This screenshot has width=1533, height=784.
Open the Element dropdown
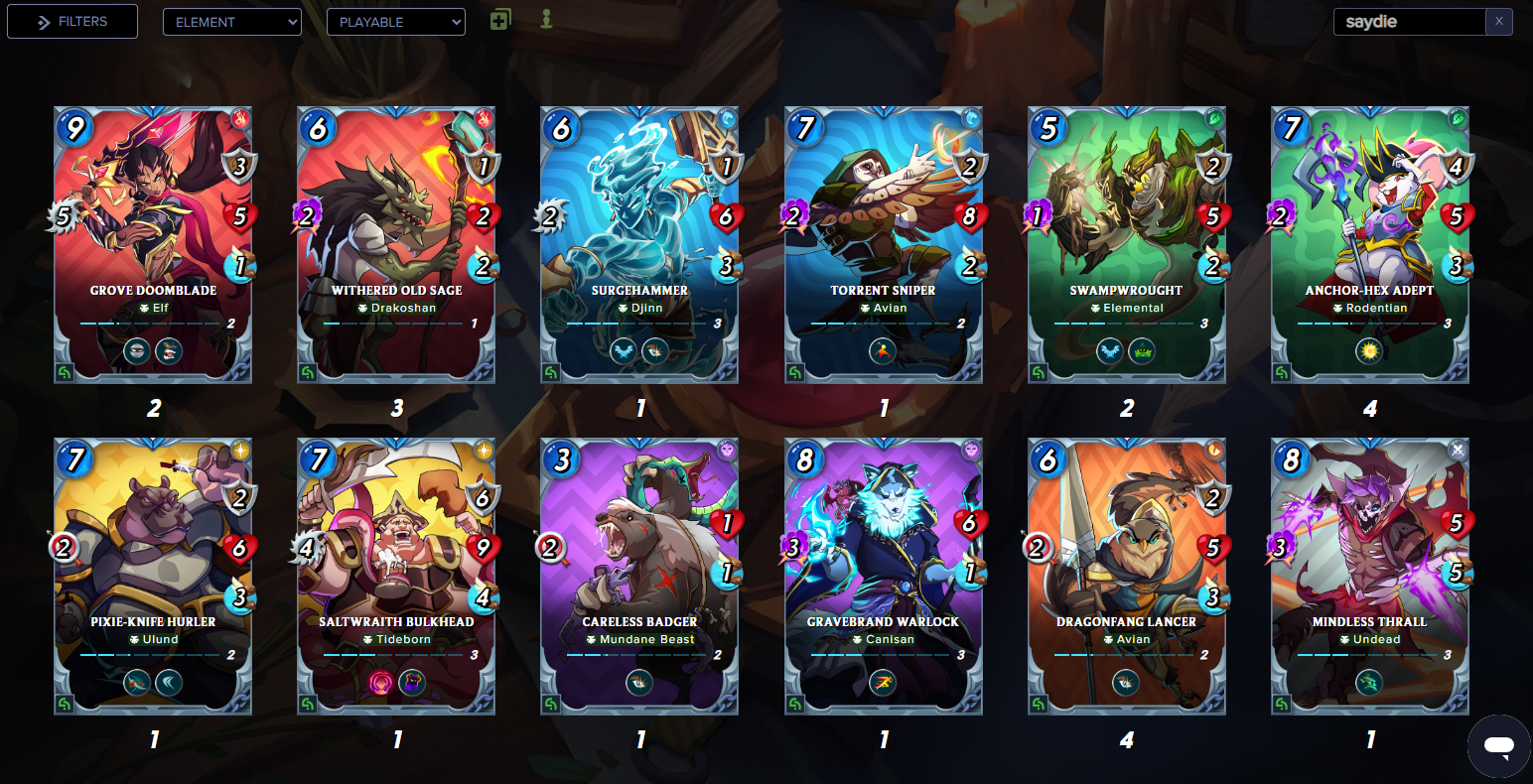231,22
